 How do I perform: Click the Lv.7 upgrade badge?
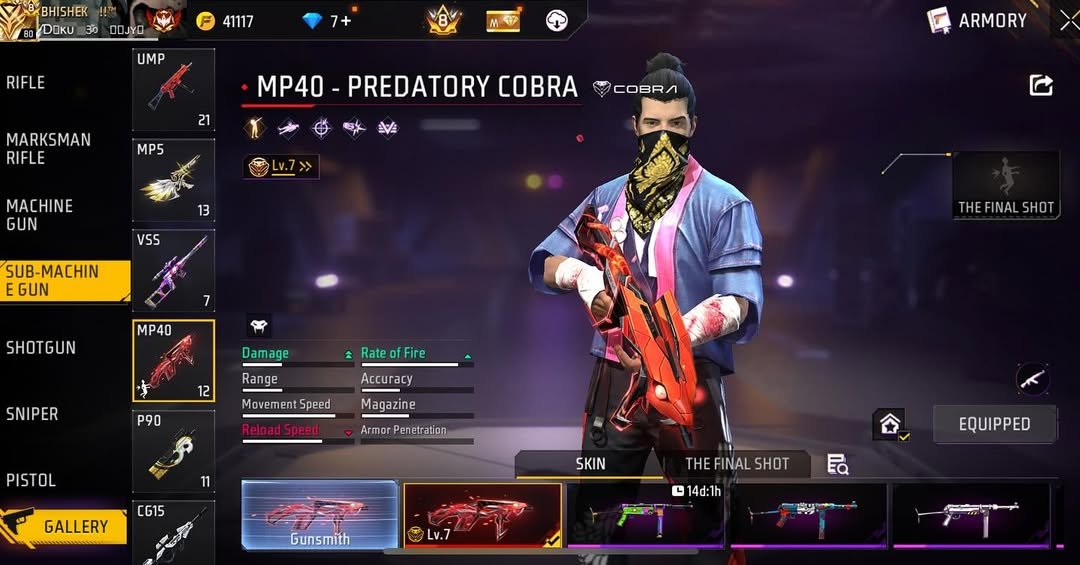282,167
